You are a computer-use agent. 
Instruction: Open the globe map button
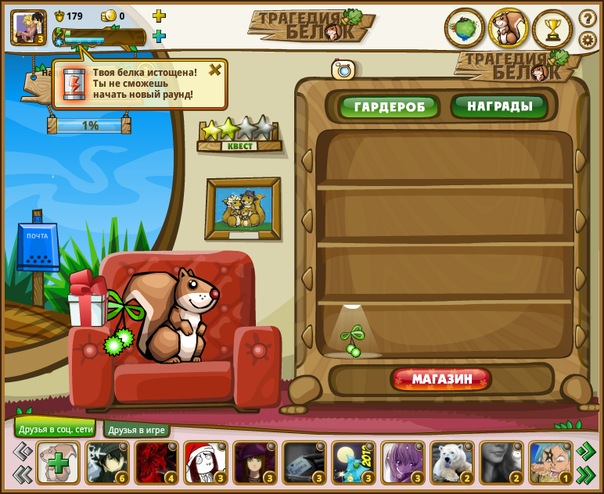tap(464, 28)
